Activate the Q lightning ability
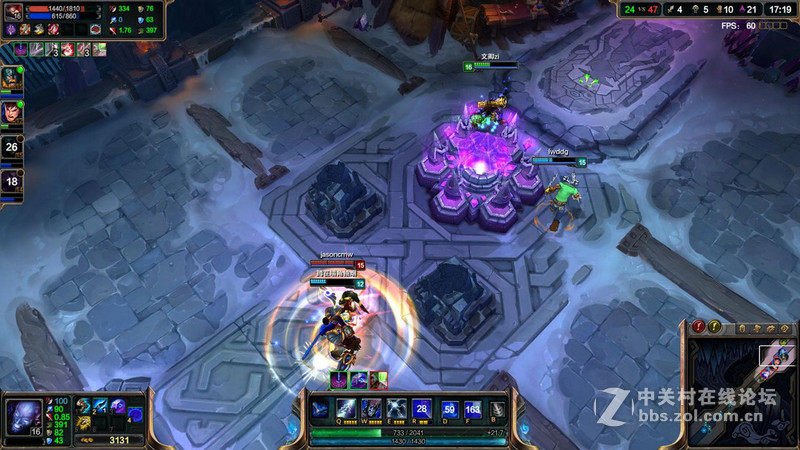Screen dimensions: 800x450 click(x=345, y=409)
